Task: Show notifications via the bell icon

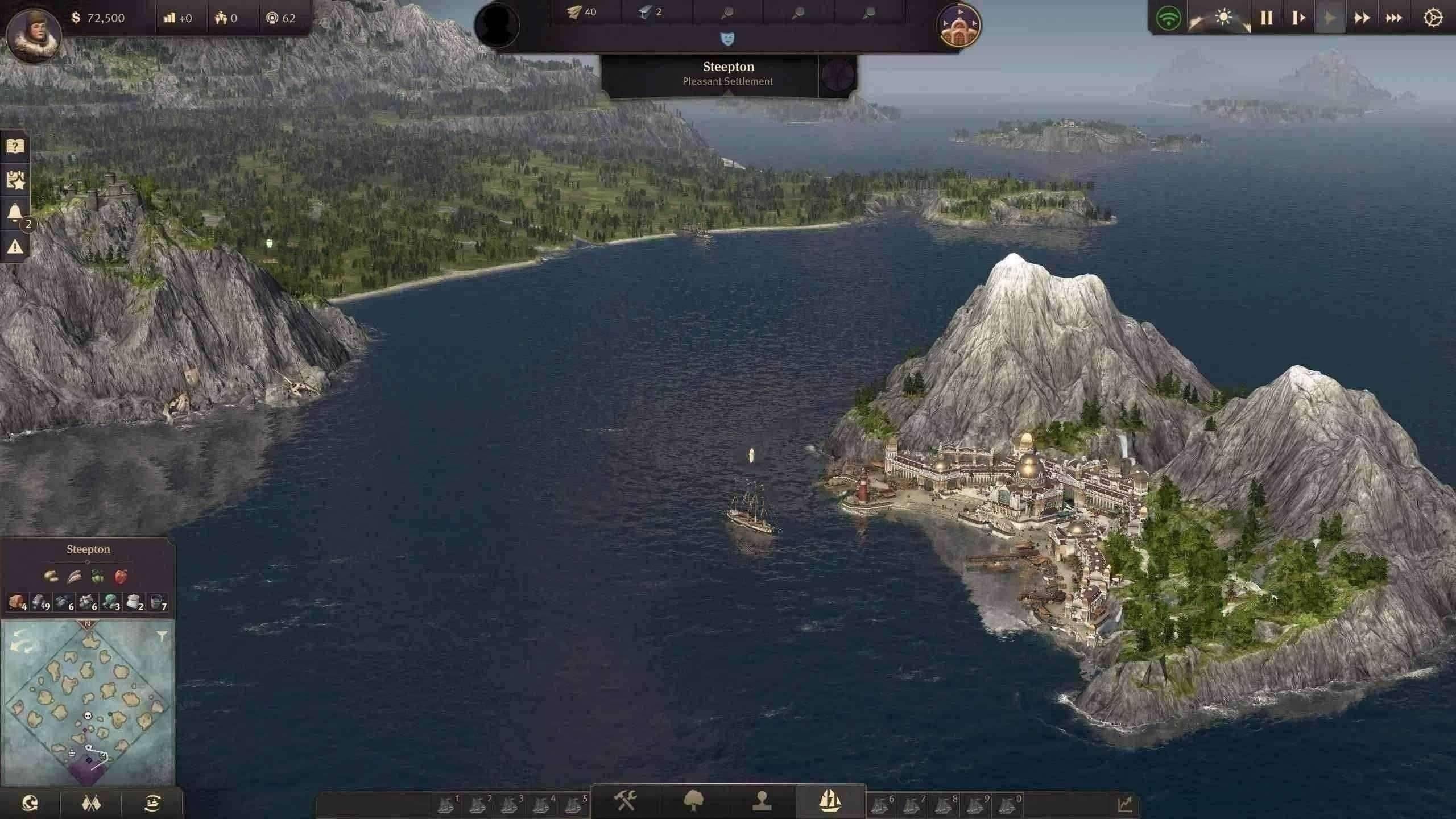Action: (15, 213)
